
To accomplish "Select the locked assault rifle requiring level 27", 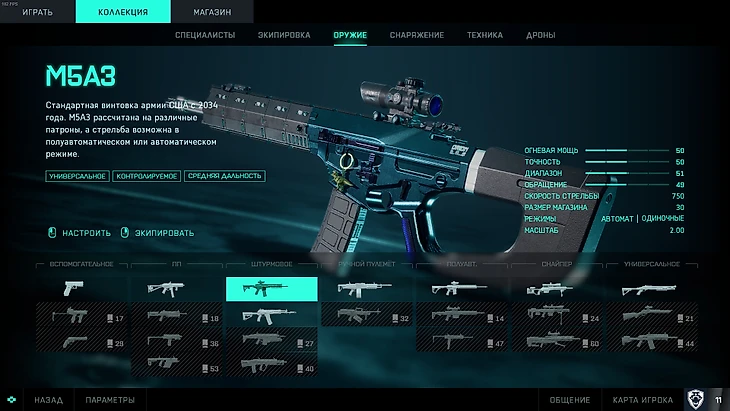I will click(x=271, y=342).
